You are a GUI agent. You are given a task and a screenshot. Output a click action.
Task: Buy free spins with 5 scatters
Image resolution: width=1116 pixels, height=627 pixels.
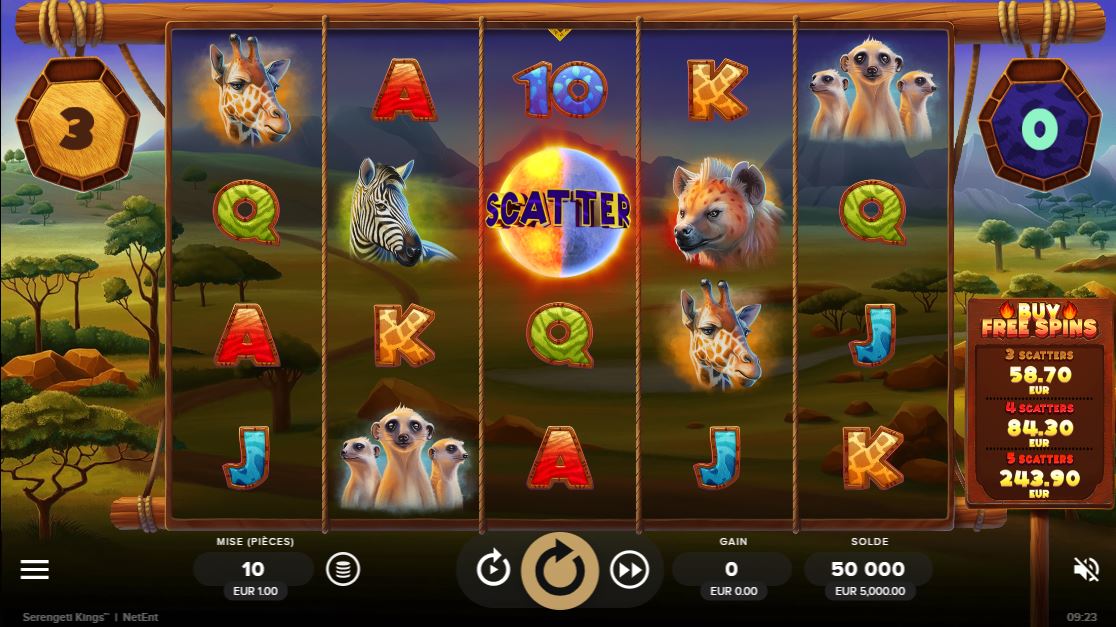1039,478
